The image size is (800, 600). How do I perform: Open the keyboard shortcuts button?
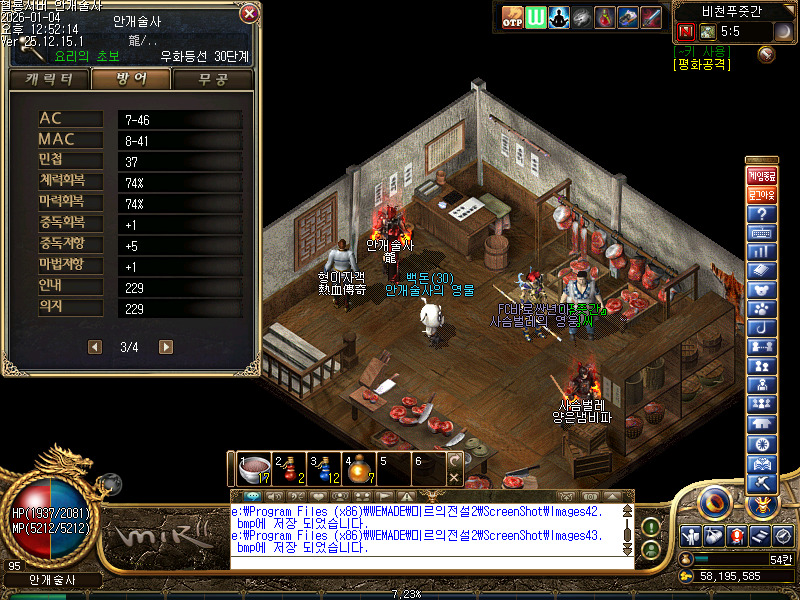(x=762, y=234)
